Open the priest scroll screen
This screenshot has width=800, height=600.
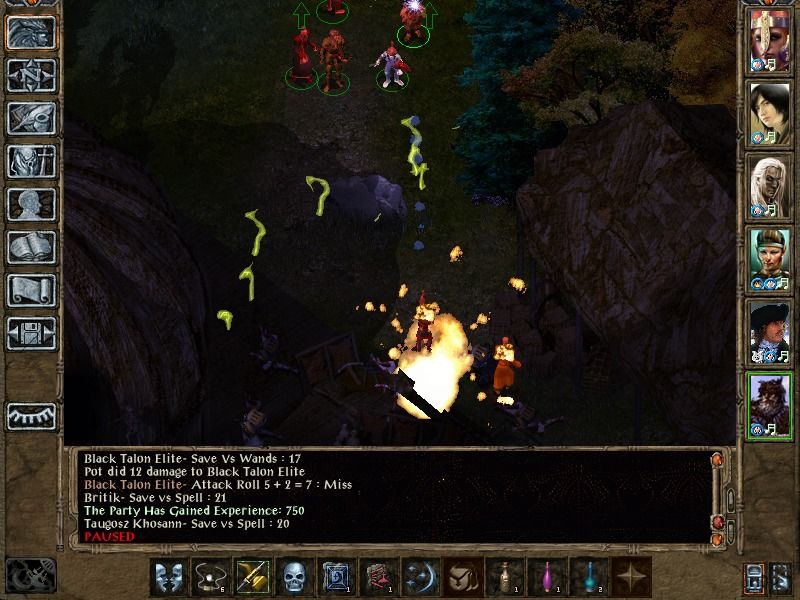31,290
